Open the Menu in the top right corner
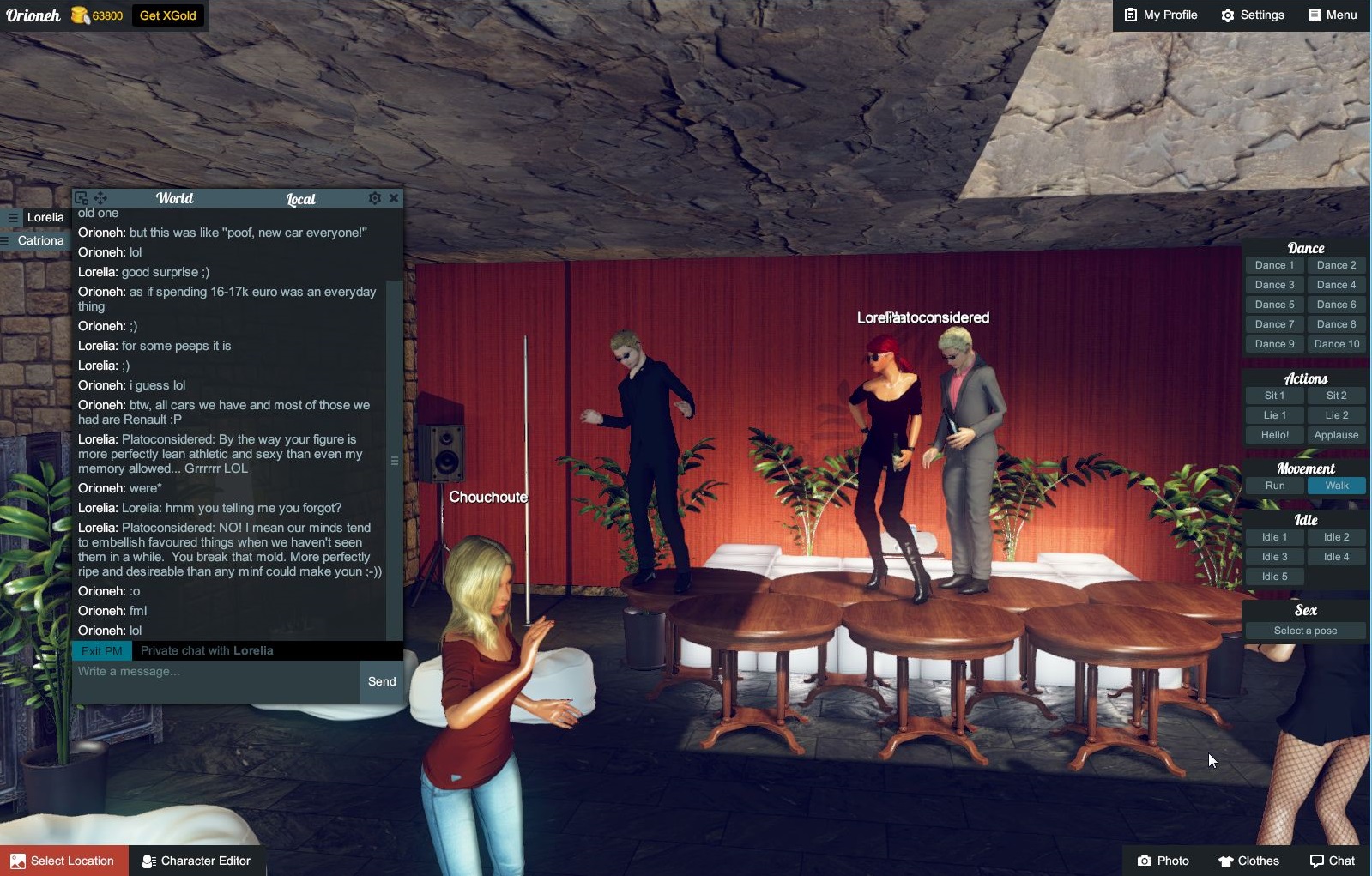Viewport: 1372px width, 876px height. tap(1333, 15)
